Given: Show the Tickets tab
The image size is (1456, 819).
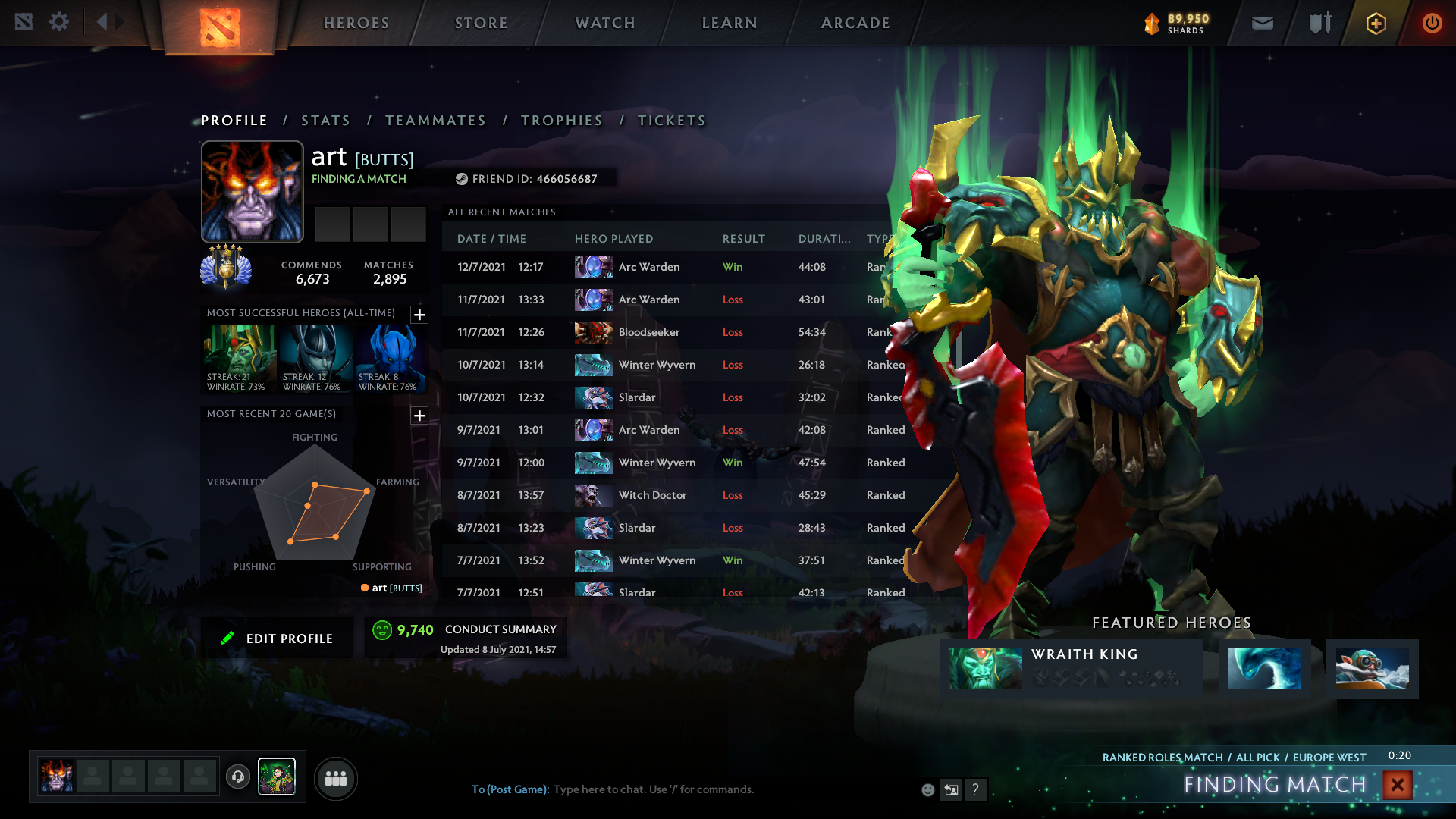Looking at the screenshot, I should tap(672, 121).
